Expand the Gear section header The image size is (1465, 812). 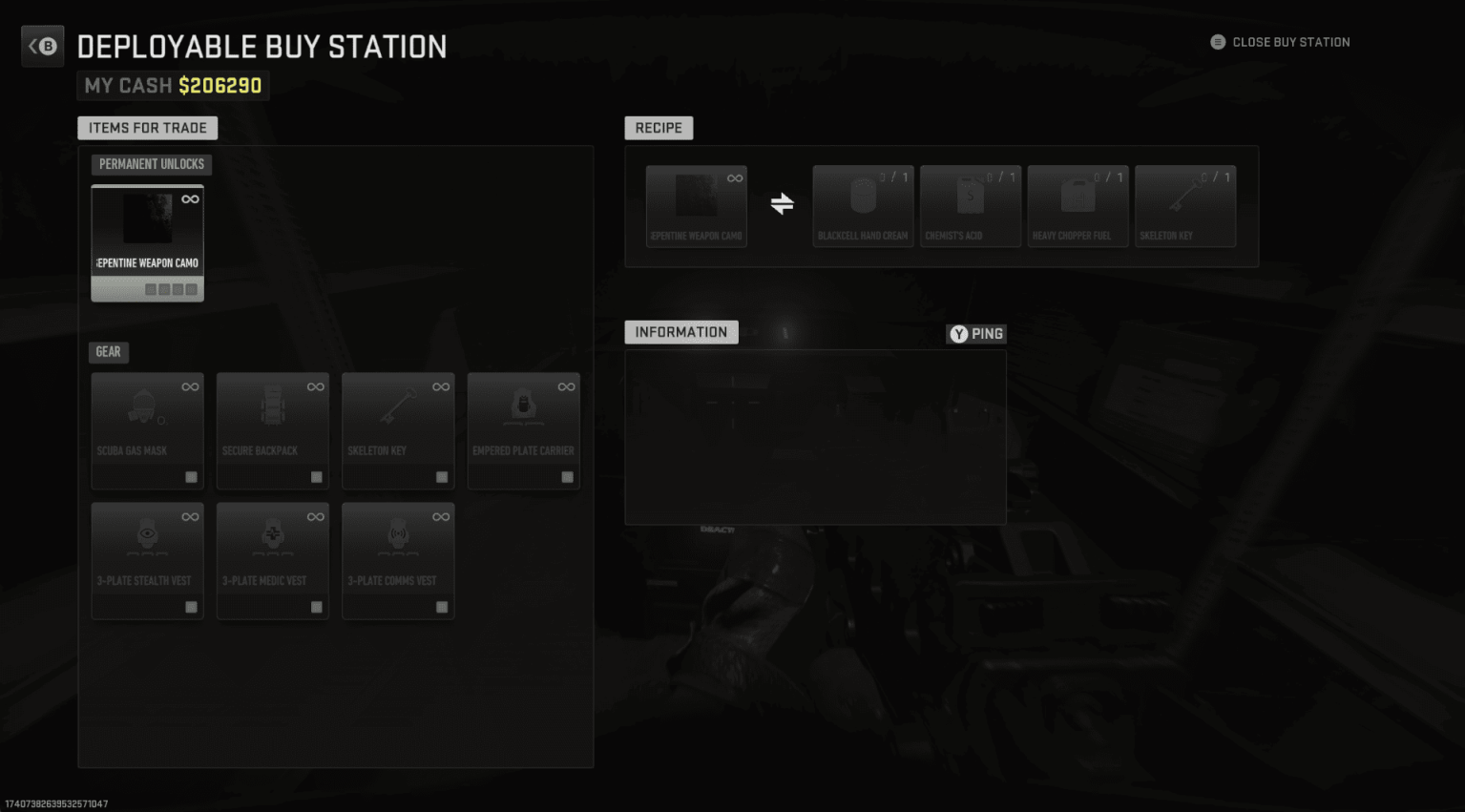[108, 352]
